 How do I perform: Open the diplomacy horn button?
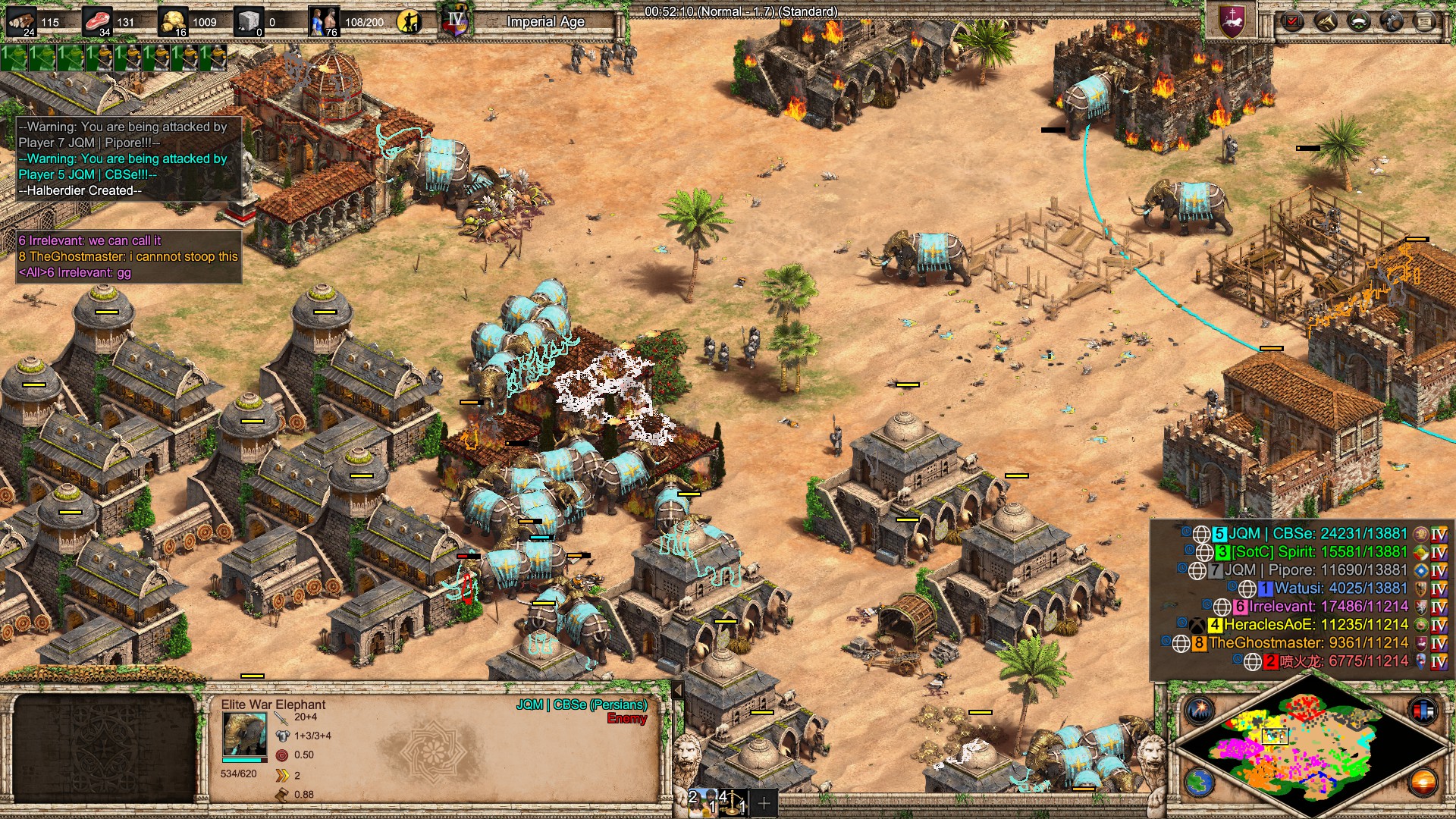pyautogui.click(x=1325, y=20)
